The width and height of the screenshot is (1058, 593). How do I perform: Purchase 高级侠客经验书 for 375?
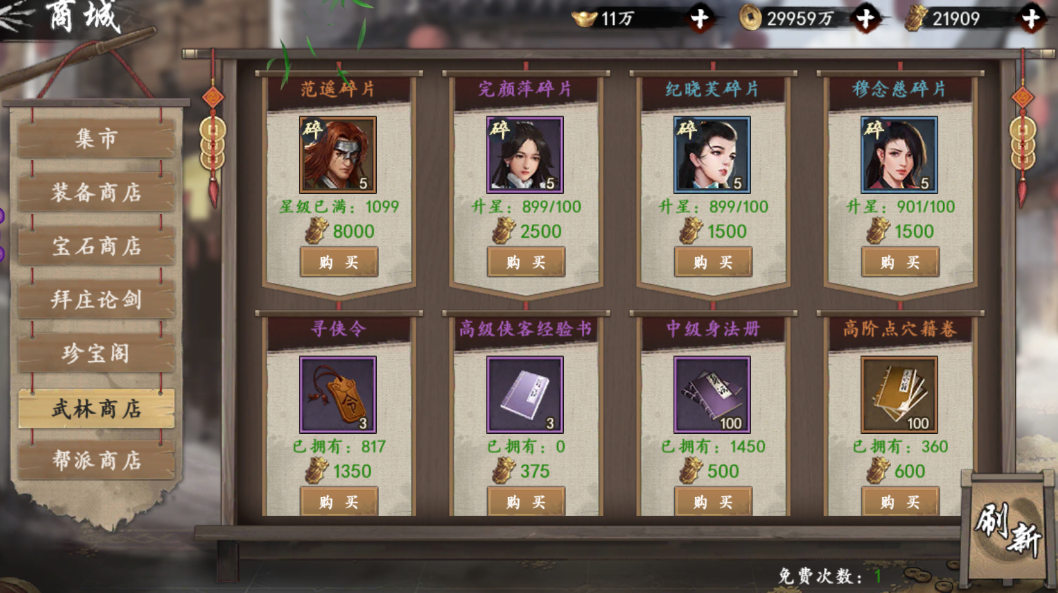(x=526, y=501)
